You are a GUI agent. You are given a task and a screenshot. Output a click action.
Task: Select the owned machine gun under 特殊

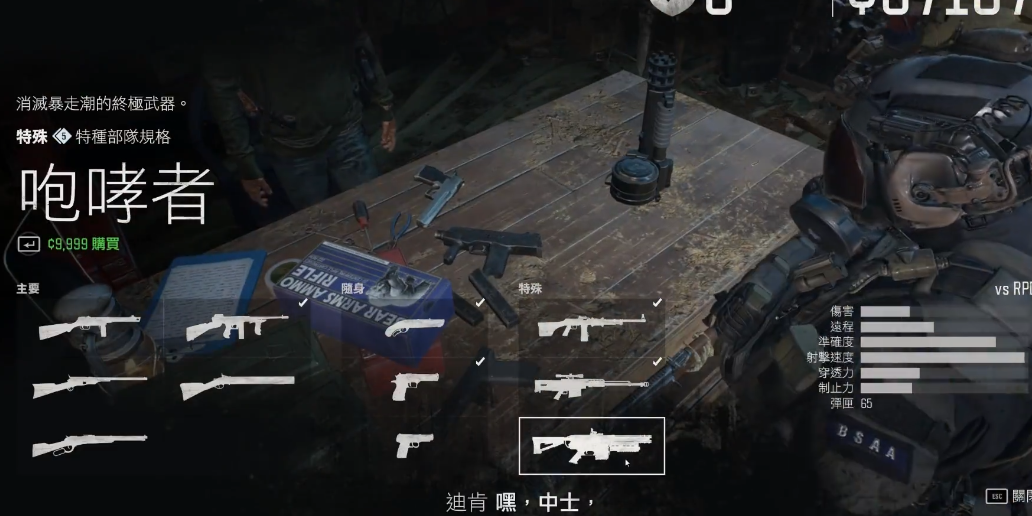(592, 325)
